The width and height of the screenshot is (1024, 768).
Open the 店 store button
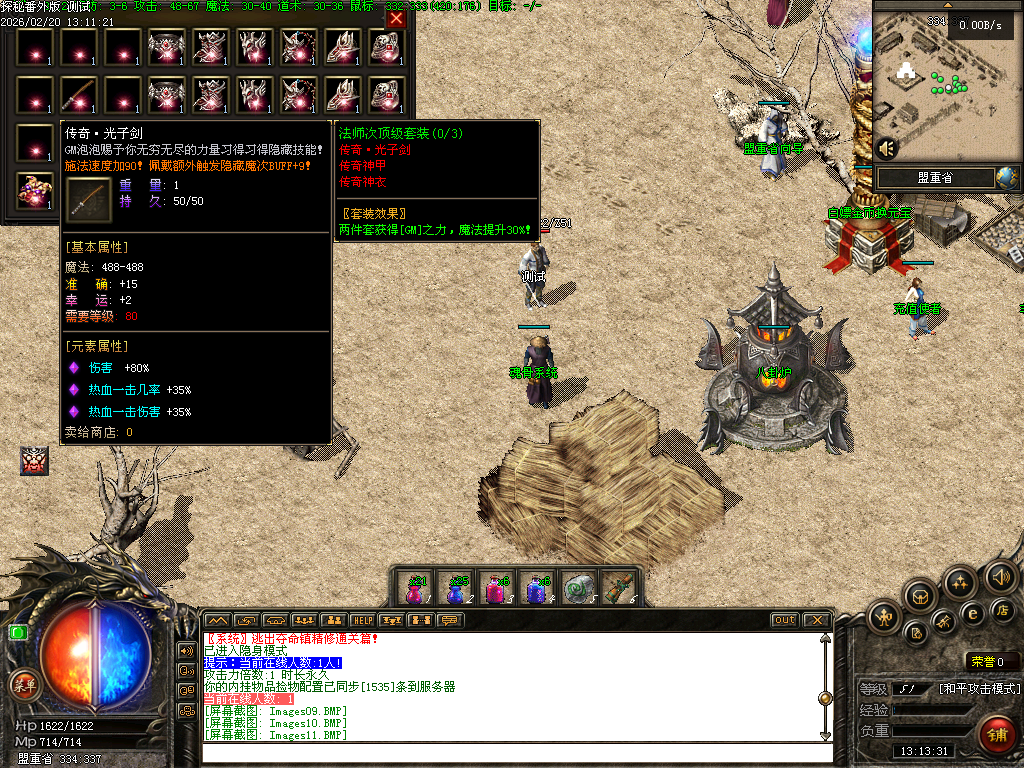click(x=1002, y=610)
